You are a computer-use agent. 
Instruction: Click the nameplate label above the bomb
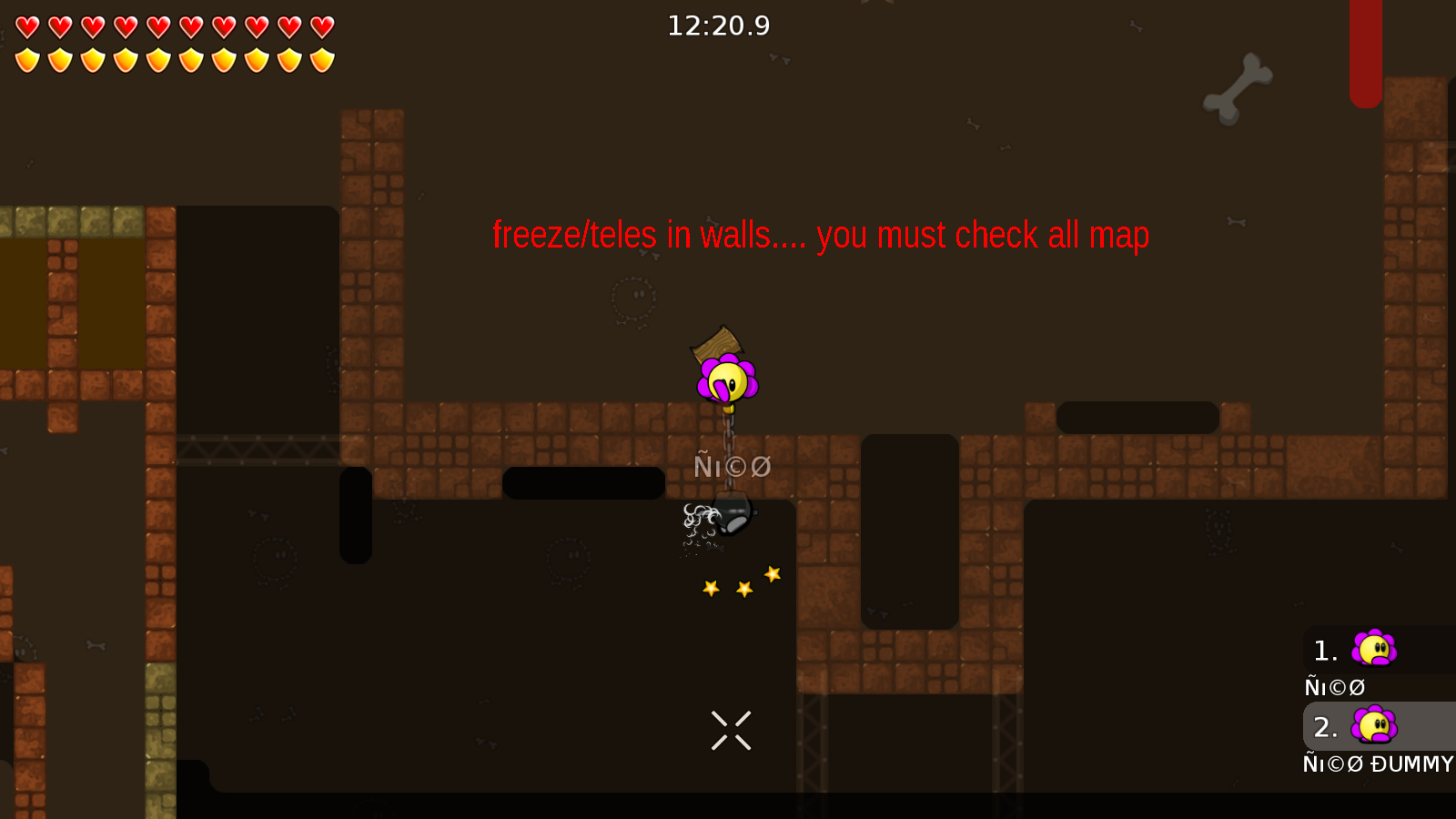[x=731, y=465]
